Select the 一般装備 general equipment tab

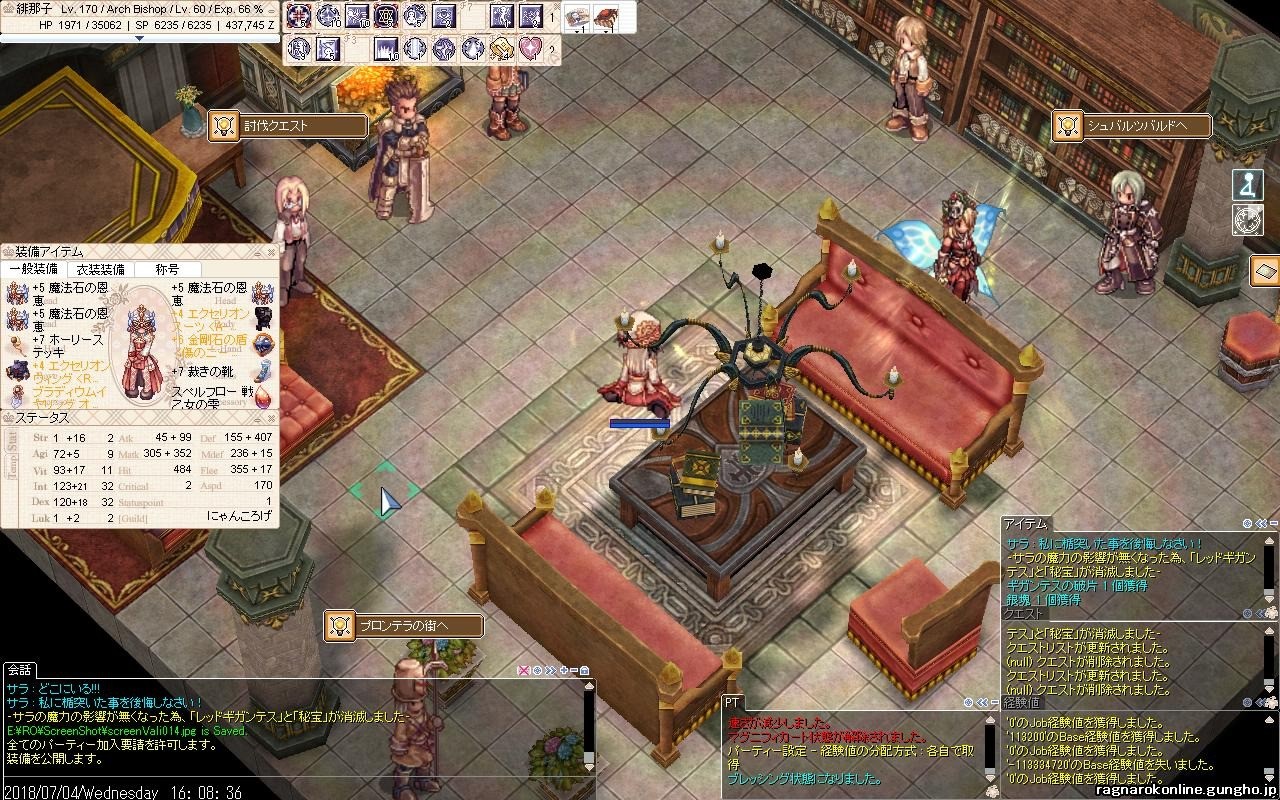pos(34,269)
